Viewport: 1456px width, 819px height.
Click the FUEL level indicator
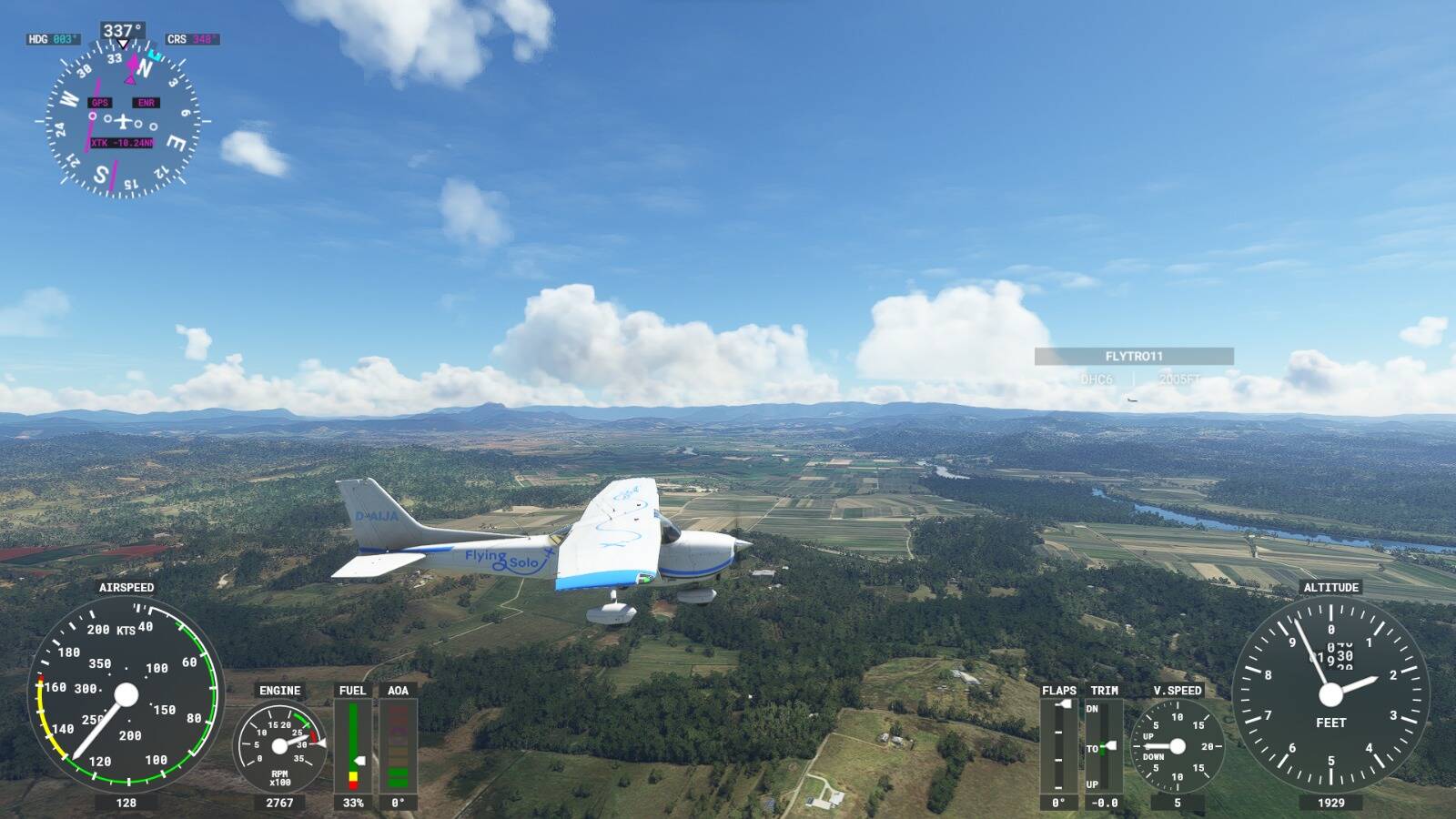coord(353,746)
